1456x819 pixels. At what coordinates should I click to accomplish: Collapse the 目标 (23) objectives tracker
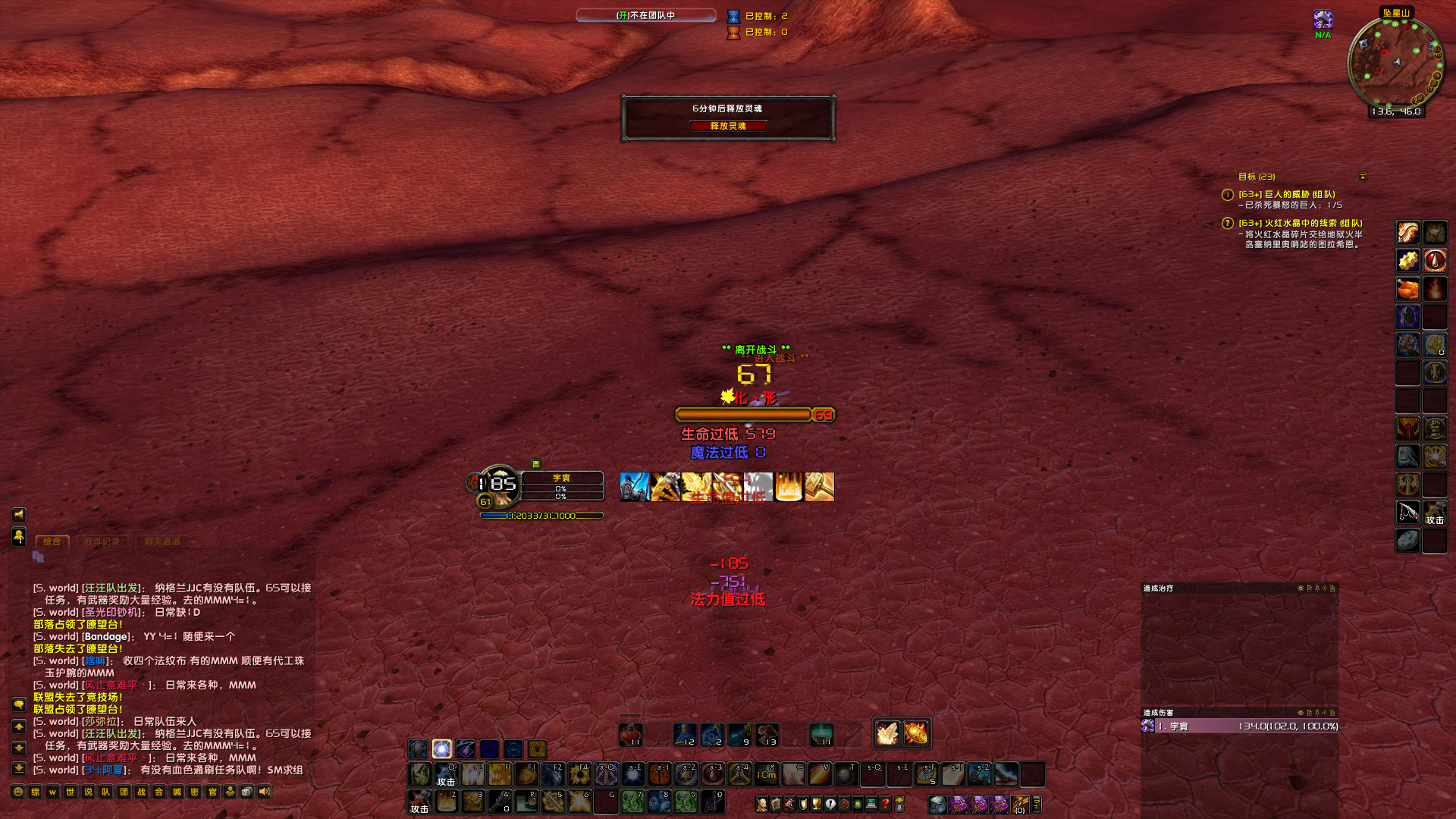1363,176
